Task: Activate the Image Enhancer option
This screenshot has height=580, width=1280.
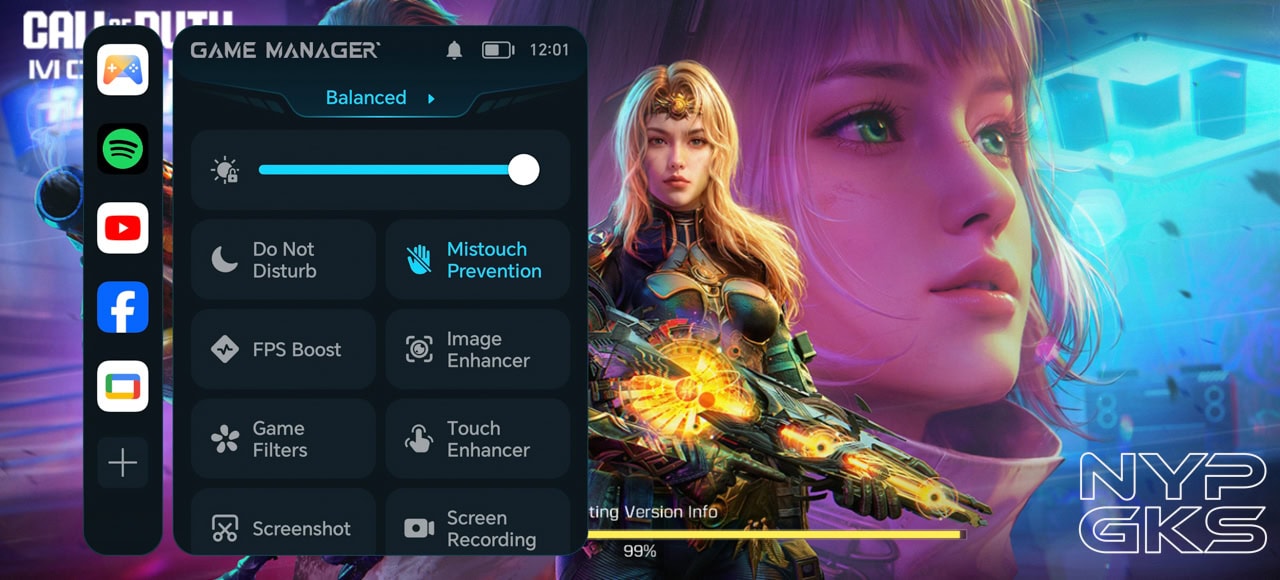Action: pos(477,349)
